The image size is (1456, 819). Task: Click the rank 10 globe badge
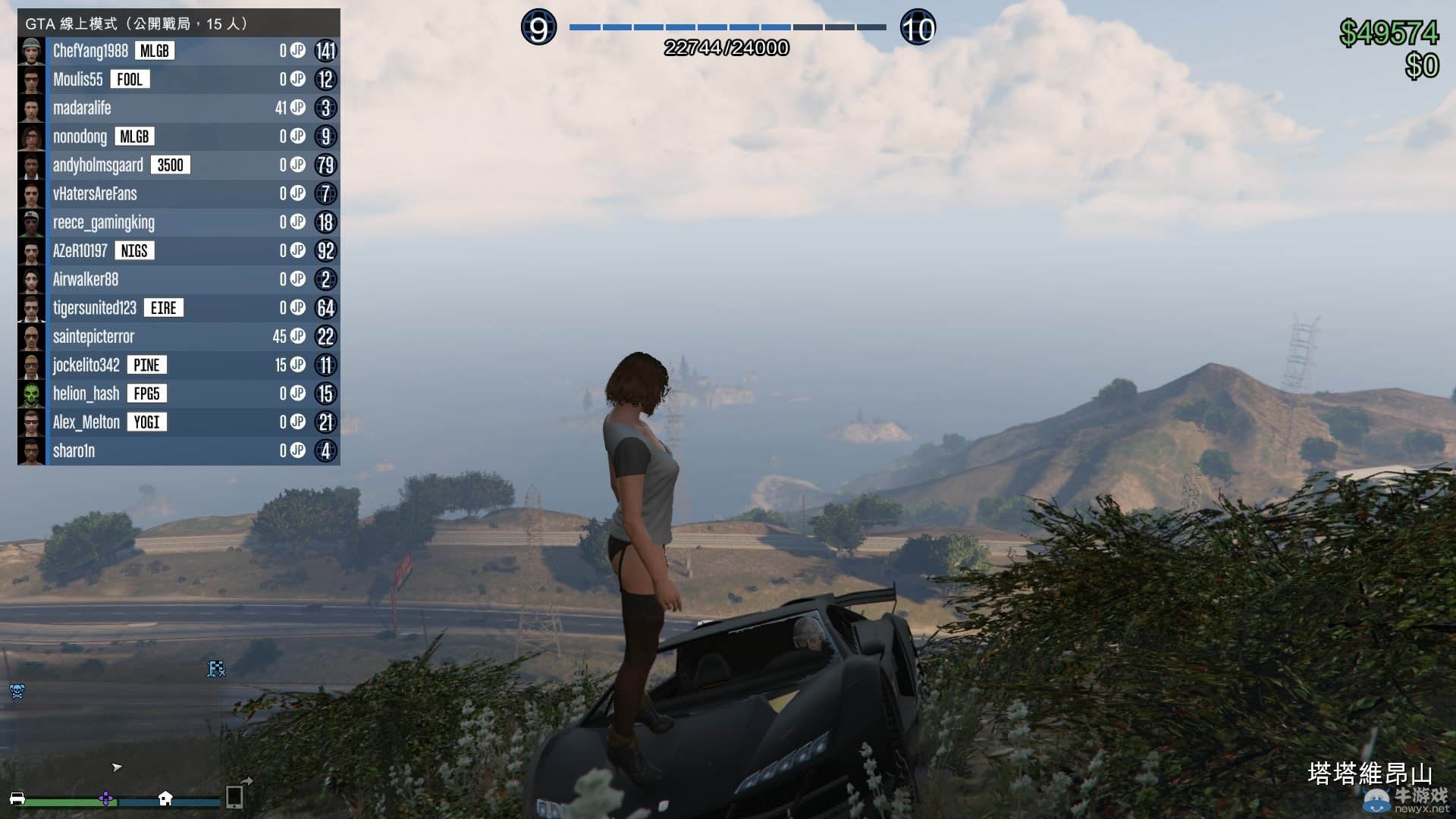point(918,29)
